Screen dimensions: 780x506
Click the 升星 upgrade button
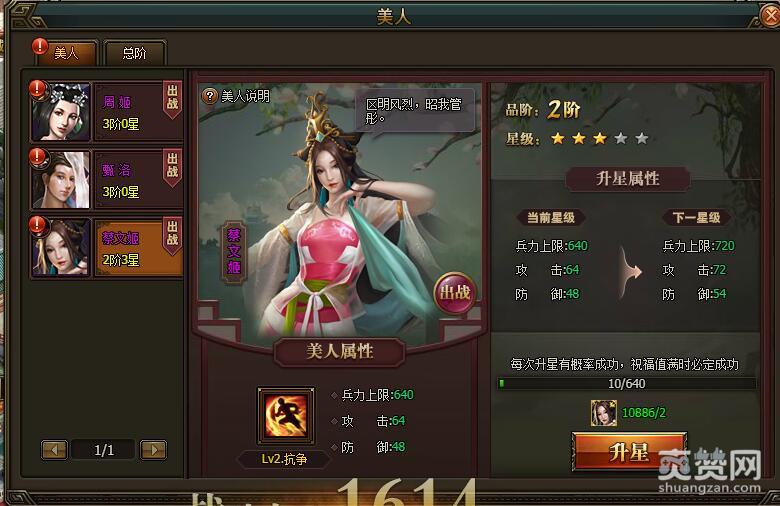pyautogui.click(x=629, y=452)
